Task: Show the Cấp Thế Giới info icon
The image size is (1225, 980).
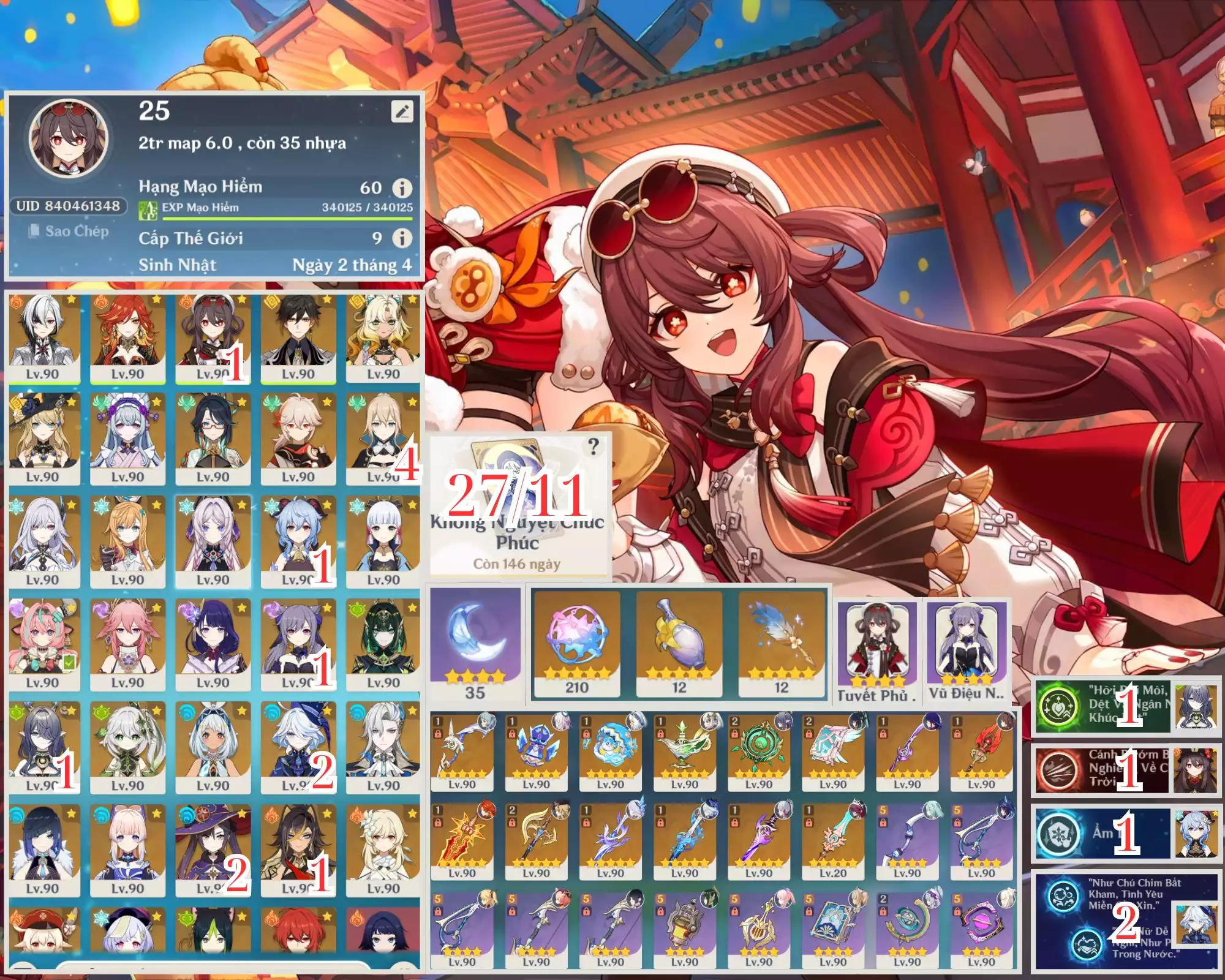Action: 402,238
